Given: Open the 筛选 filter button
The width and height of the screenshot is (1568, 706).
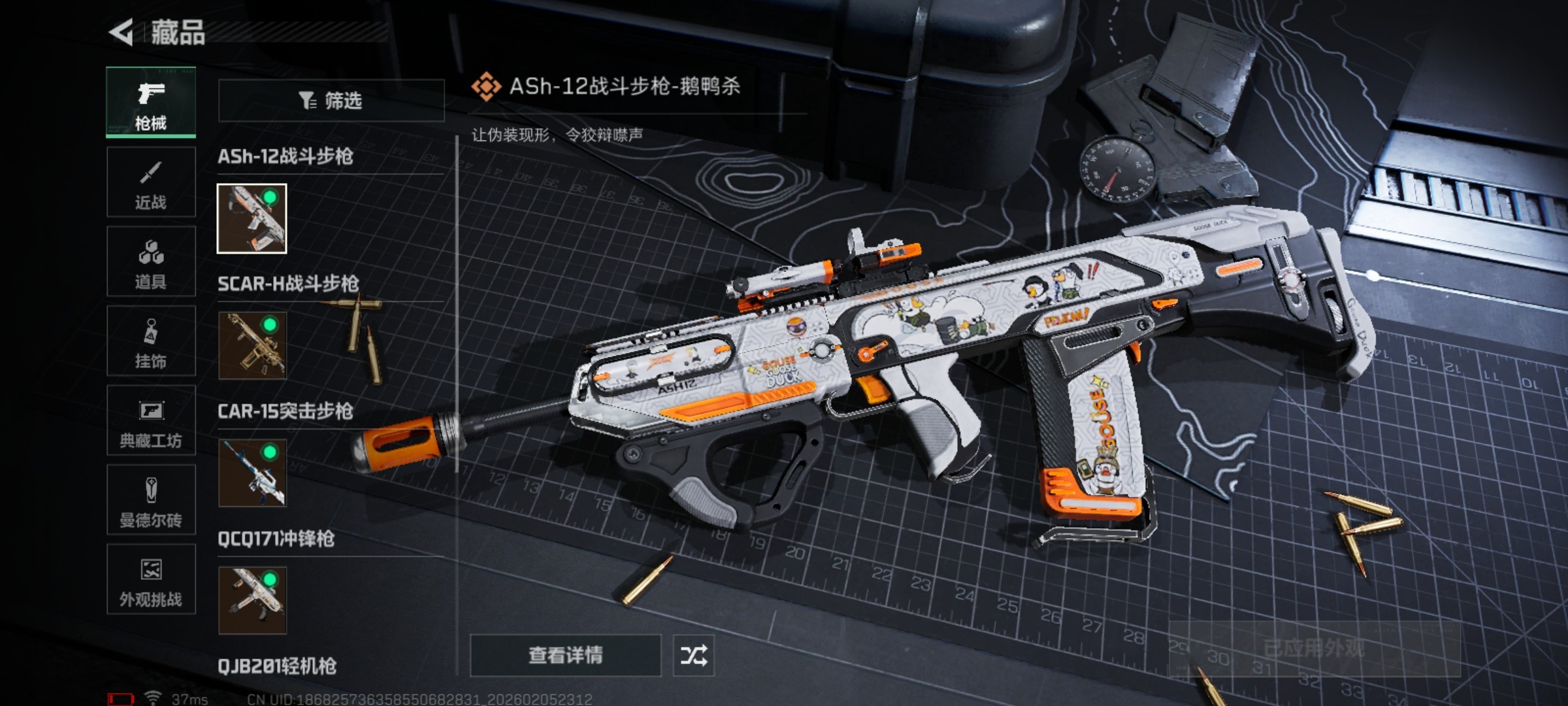Looking at the screenshot, I should point(331,101).
